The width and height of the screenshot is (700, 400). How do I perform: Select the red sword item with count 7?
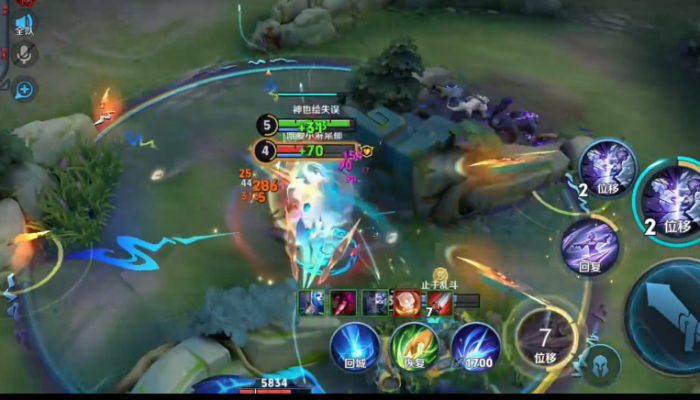440,302
